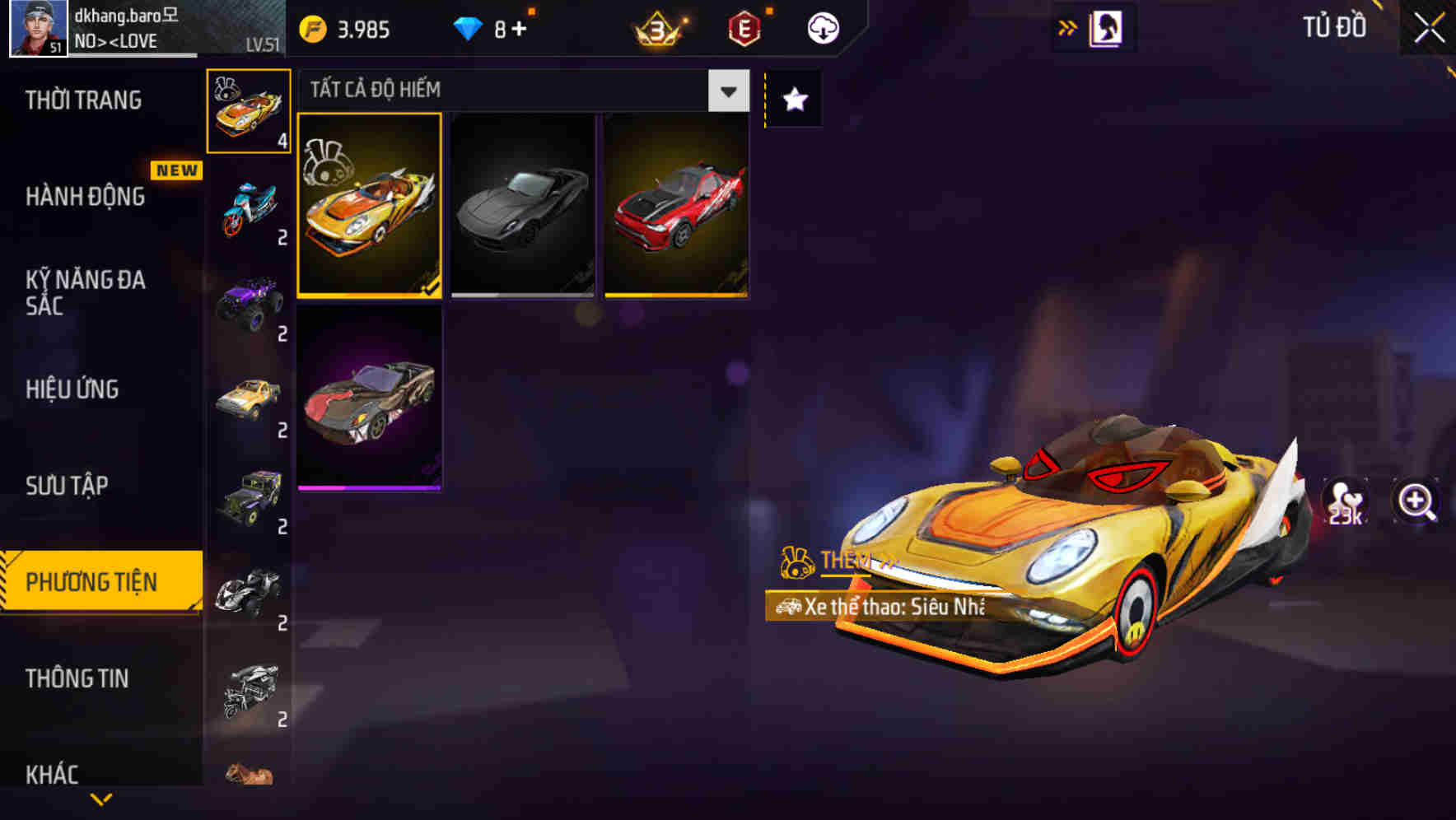Collapse the panel using the double chevrons

point(1067,27)
